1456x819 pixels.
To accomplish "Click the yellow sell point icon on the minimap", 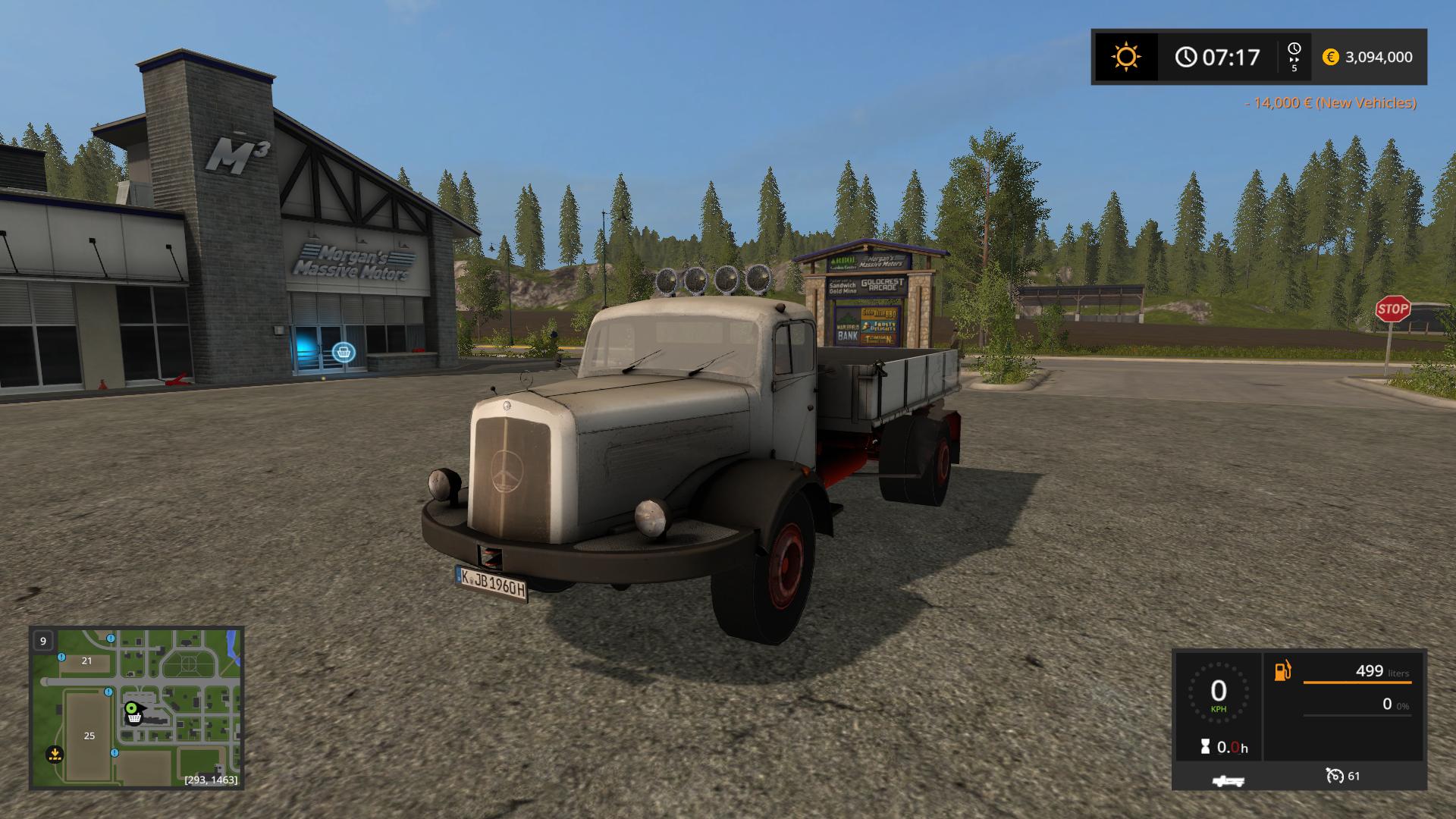I will click(55, 754).
